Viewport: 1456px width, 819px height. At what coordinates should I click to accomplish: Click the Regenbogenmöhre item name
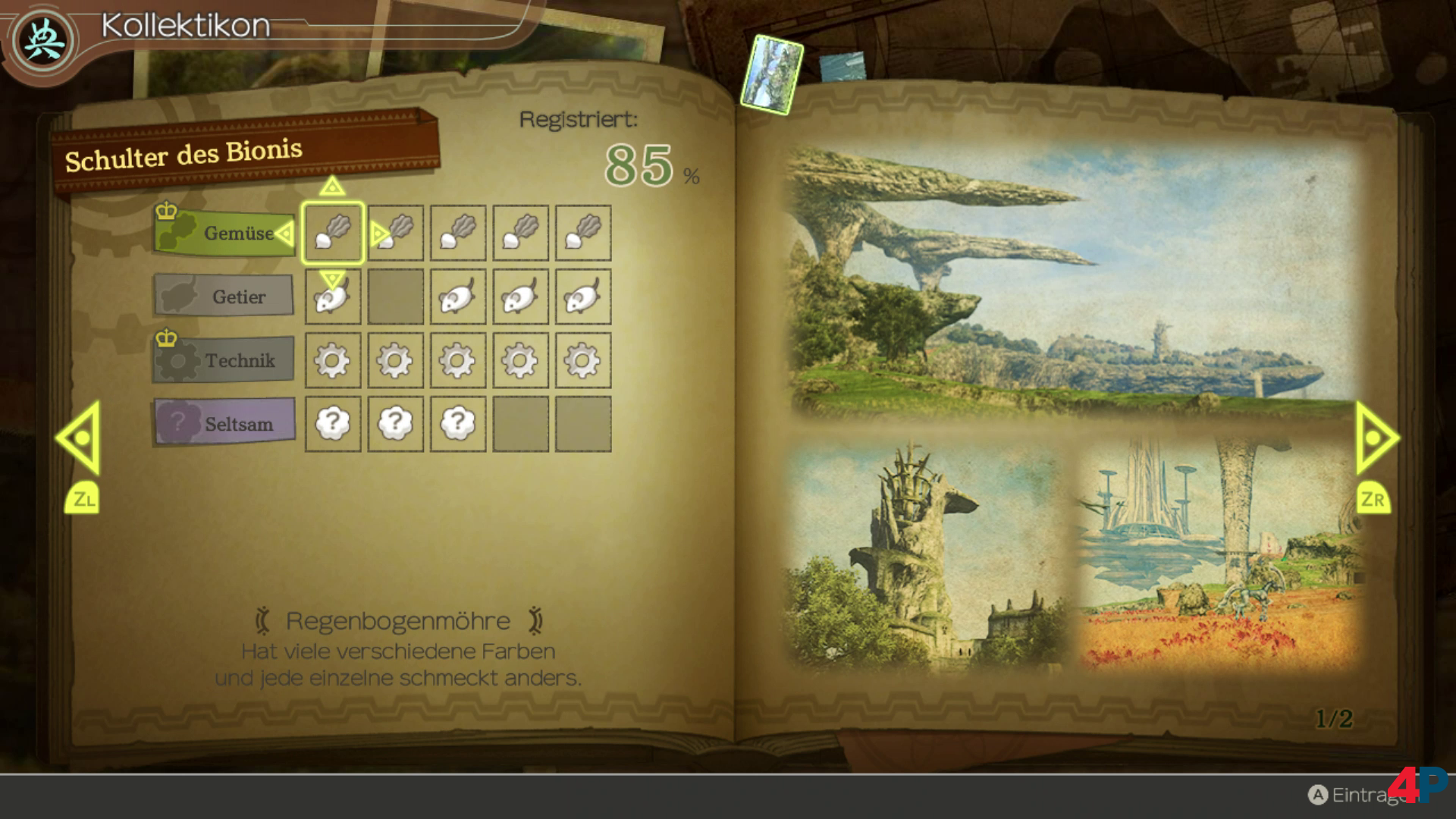click(397, 620)
